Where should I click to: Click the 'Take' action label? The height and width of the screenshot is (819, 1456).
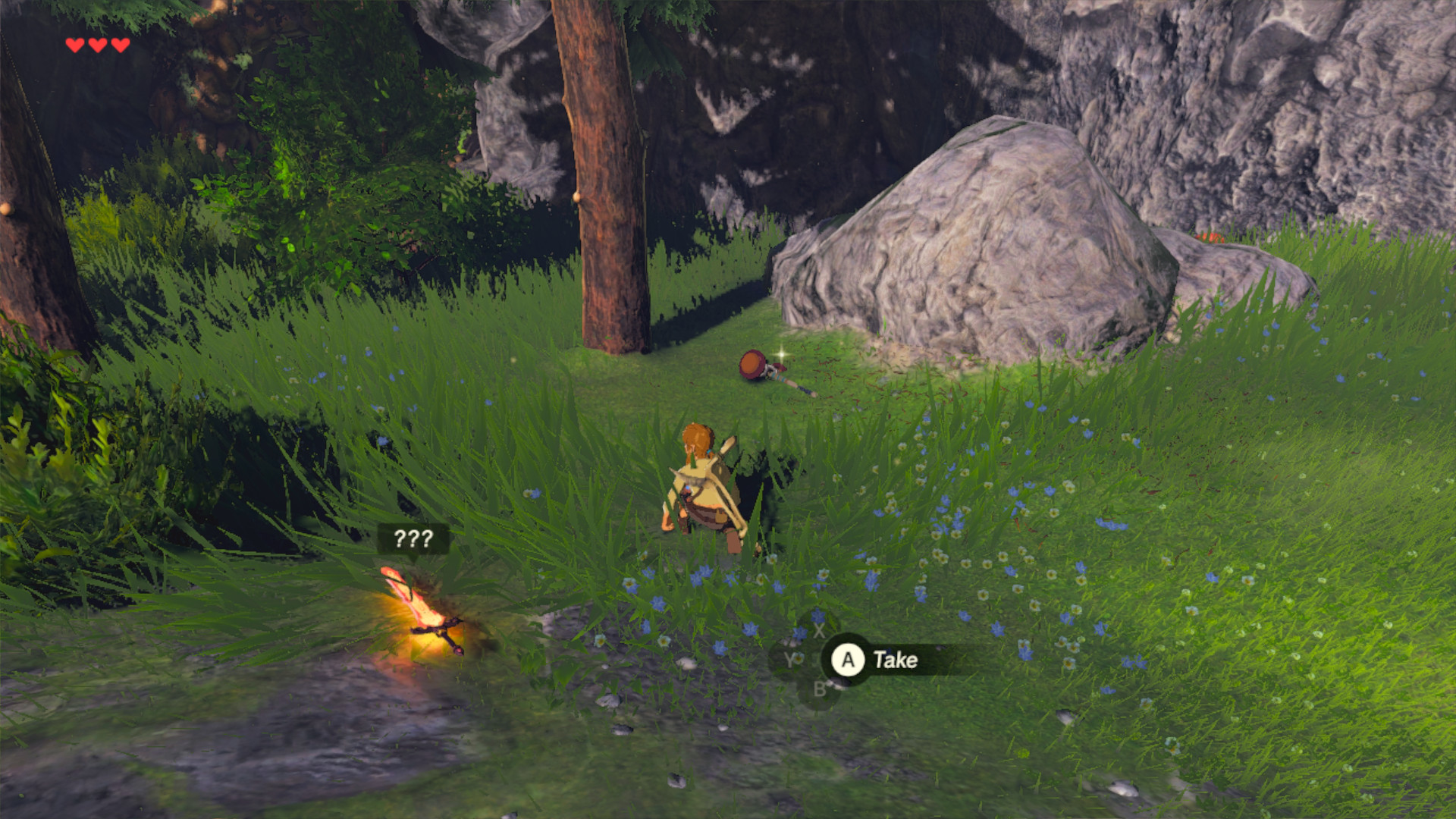coord(896,660)
